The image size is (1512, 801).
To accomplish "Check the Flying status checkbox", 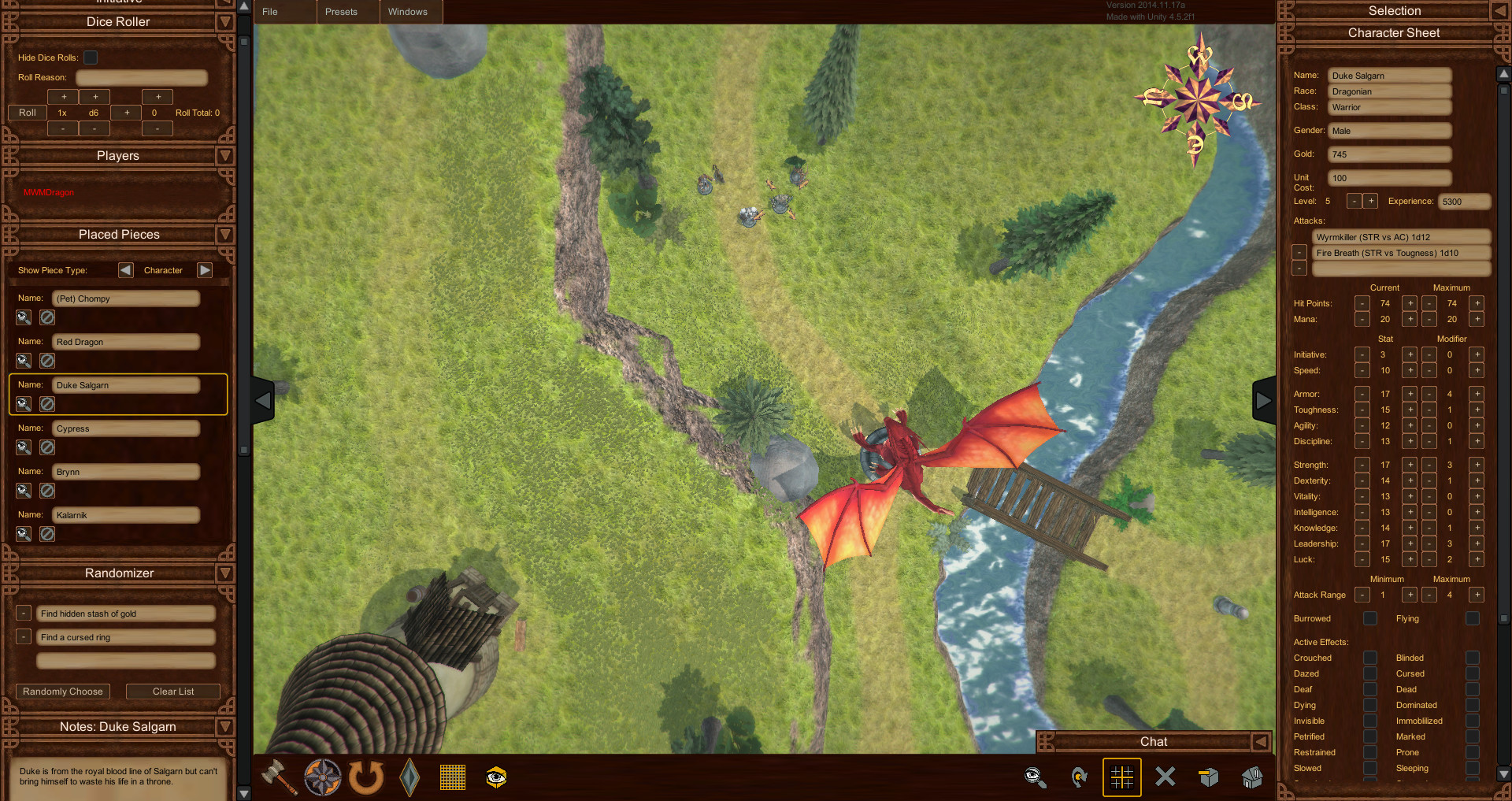I will 1473,618.
